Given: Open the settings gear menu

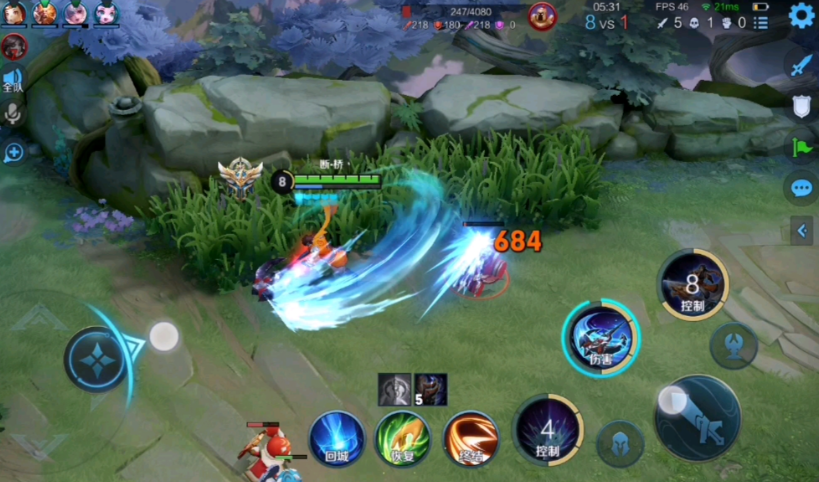Looking at the screenshot, I should tap(802, 15).
